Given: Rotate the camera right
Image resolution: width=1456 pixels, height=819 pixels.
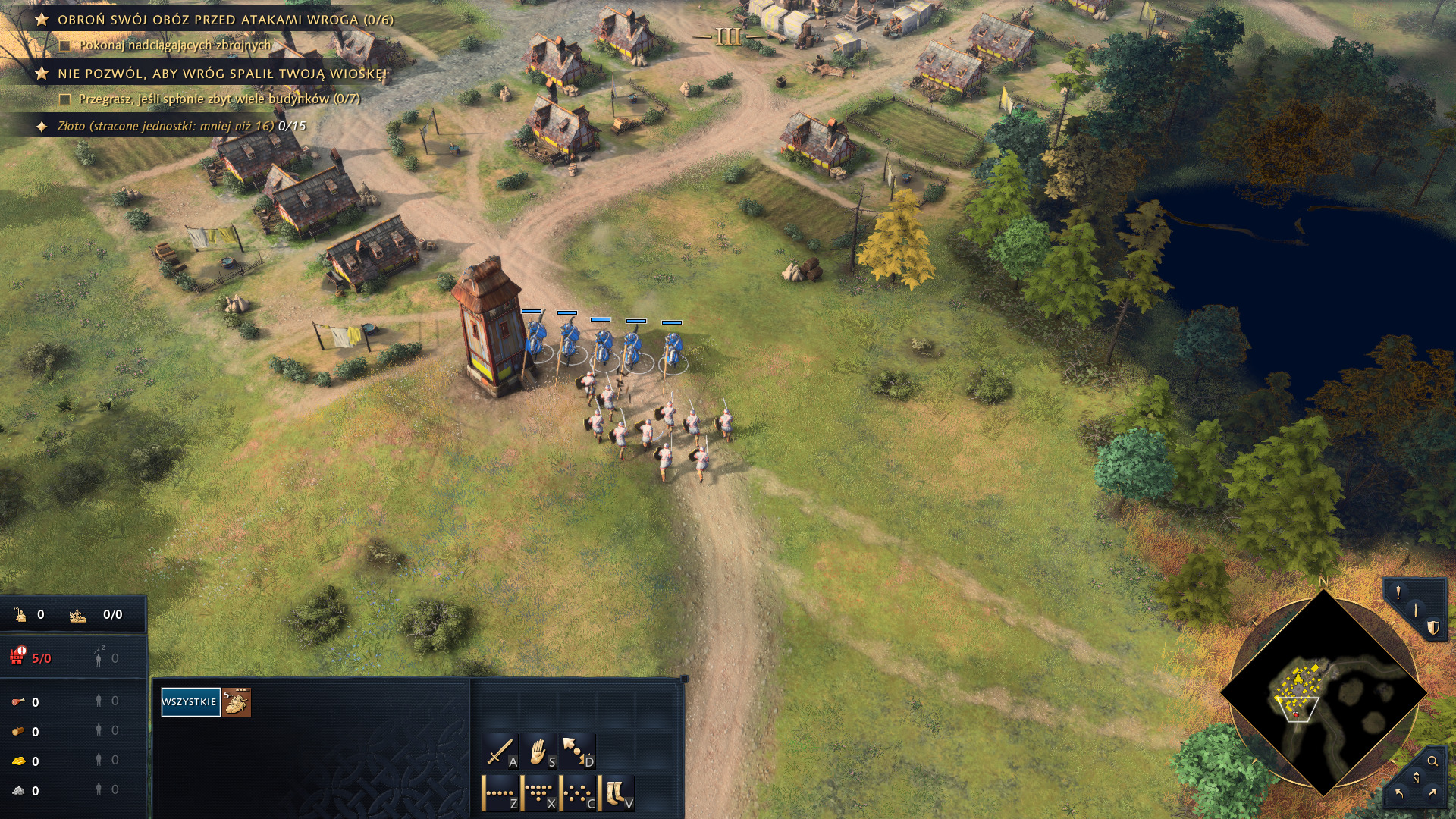Looking at the screenshot, I should click(1432, 794).
